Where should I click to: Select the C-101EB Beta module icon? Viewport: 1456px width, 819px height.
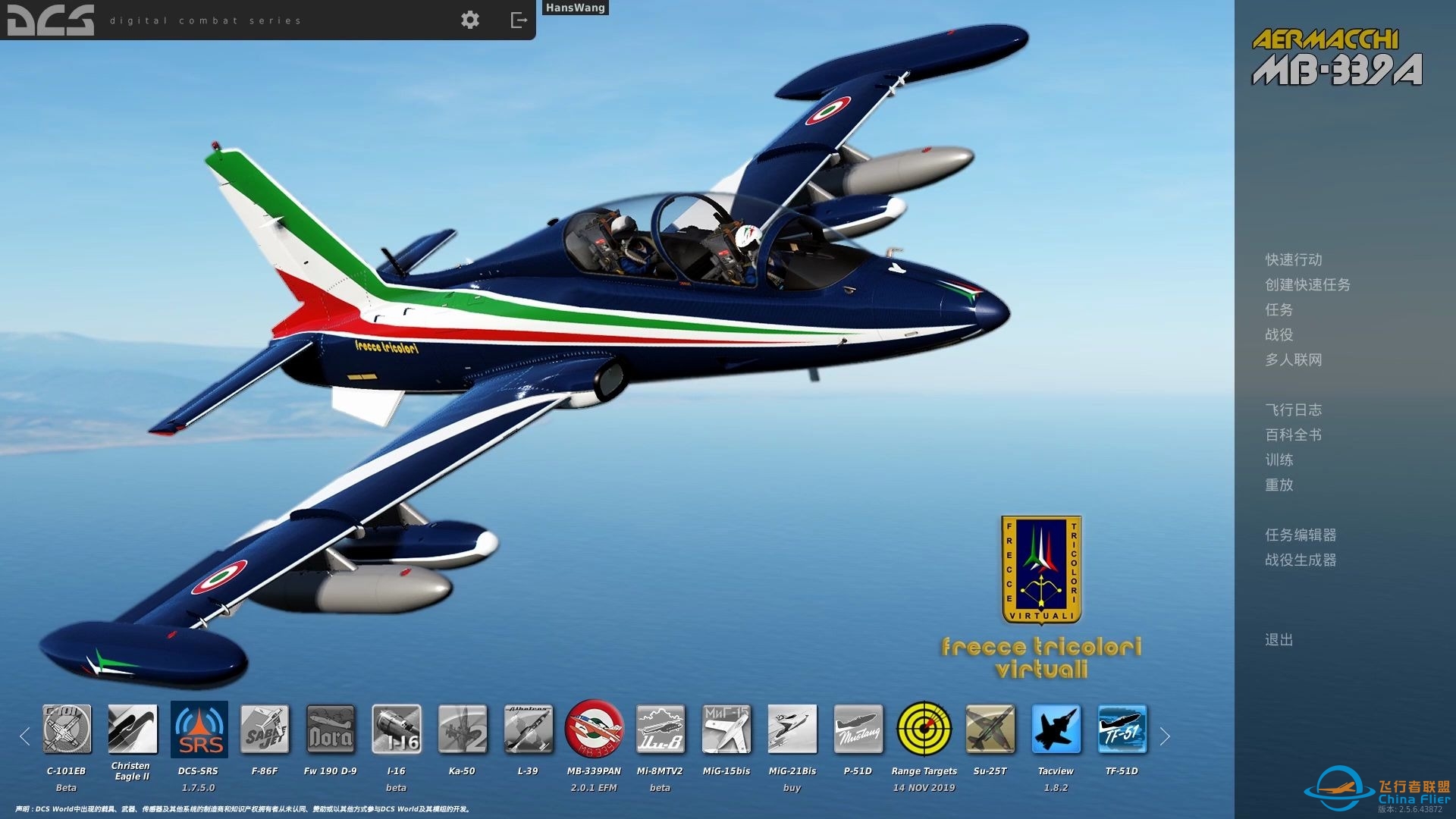coord(66,730)
